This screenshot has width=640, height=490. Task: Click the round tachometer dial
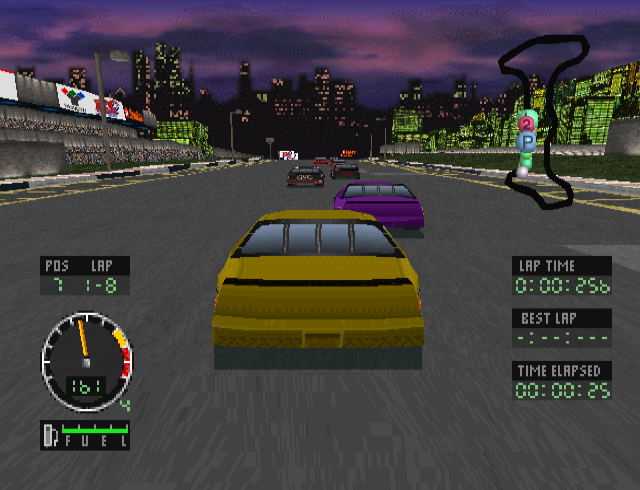pyautogui.click(x=85, y=360)
